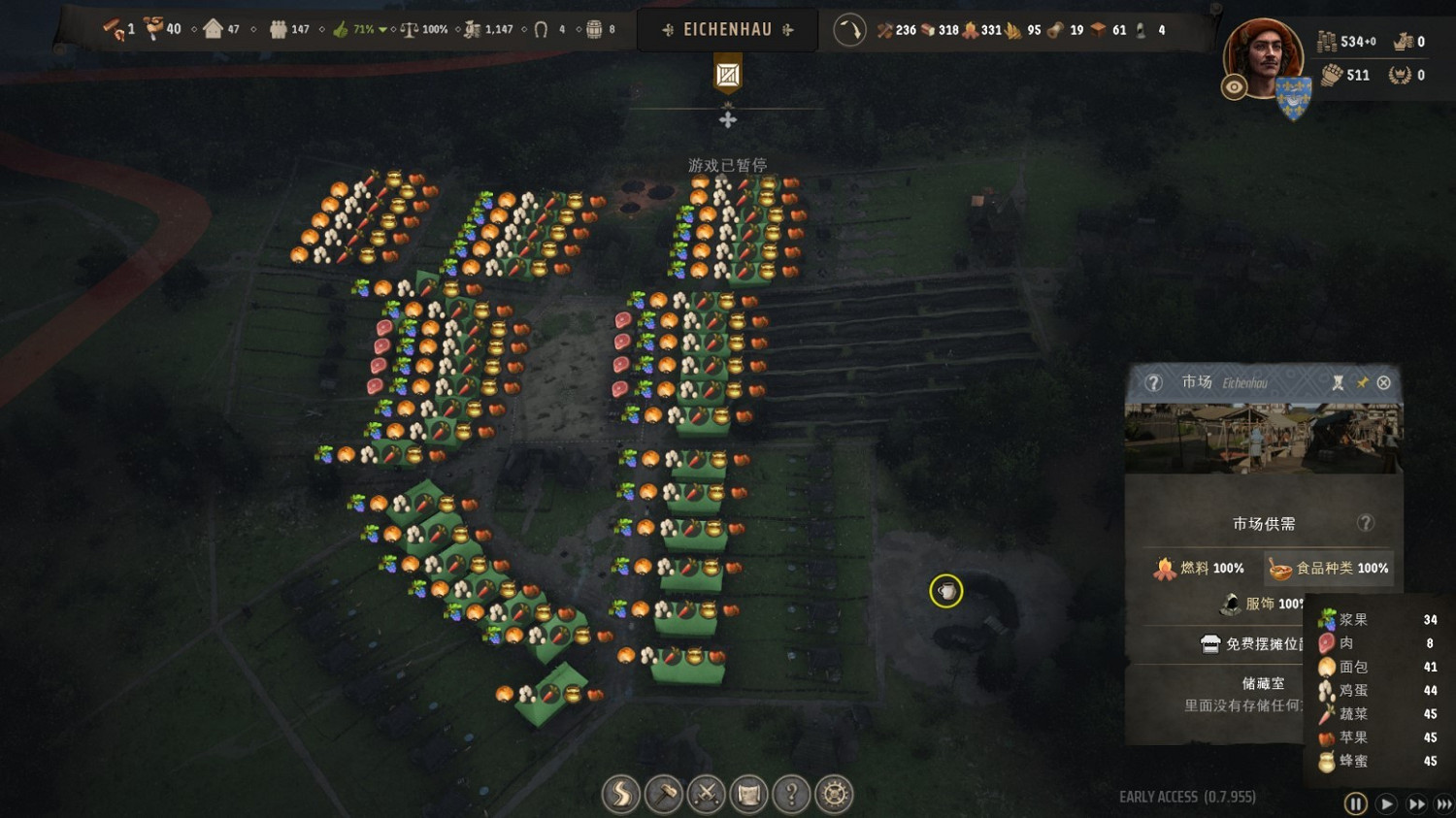Select the 服饰 clothing supply indicator
Screen dimensions: 1456x818
pyautogui.click(x=1262, y=604)
